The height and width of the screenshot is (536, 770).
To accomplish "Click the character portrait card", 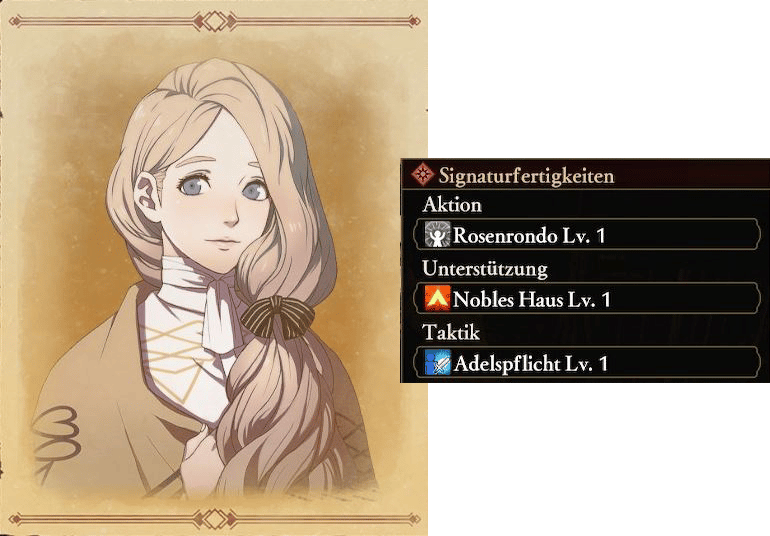I will point(214,268).
